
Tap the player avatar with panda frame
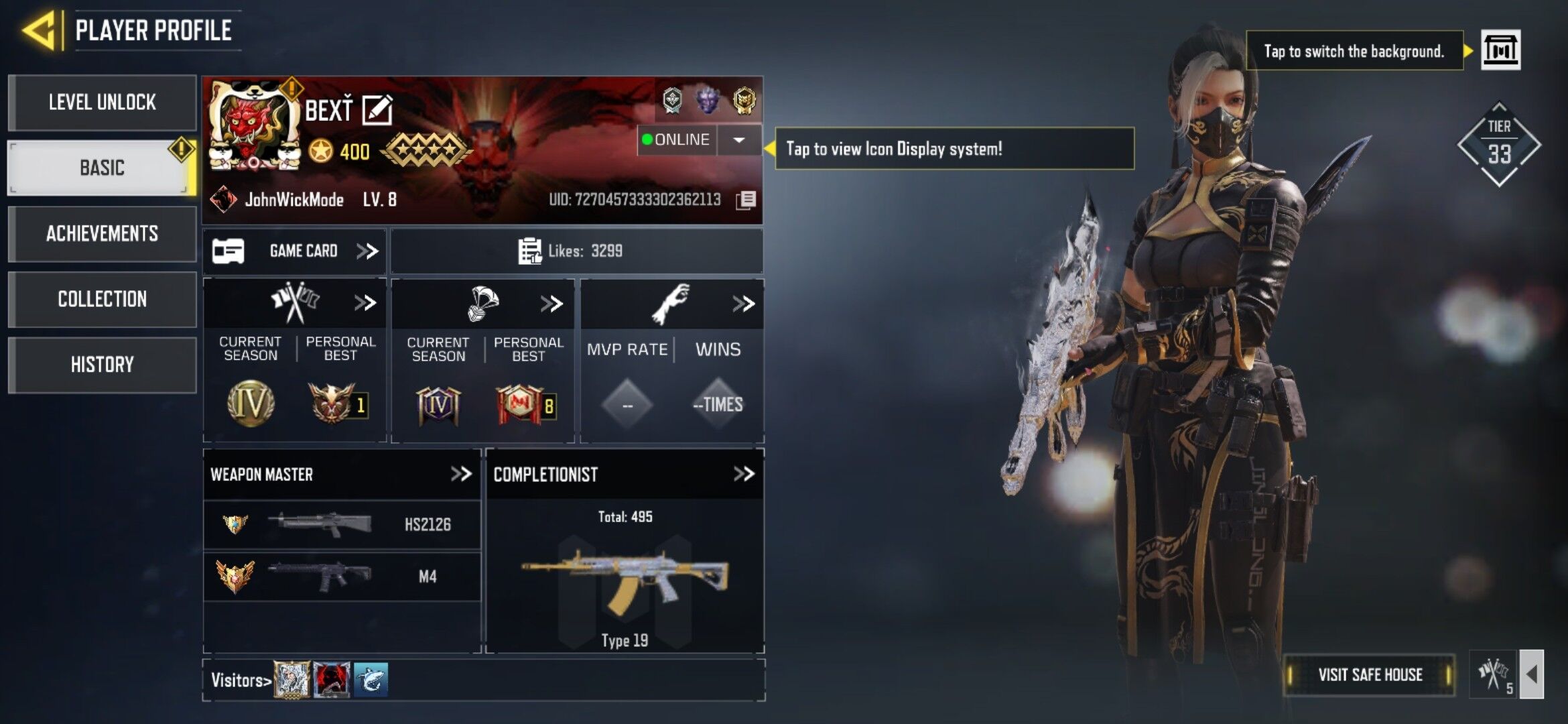[253, 126]
